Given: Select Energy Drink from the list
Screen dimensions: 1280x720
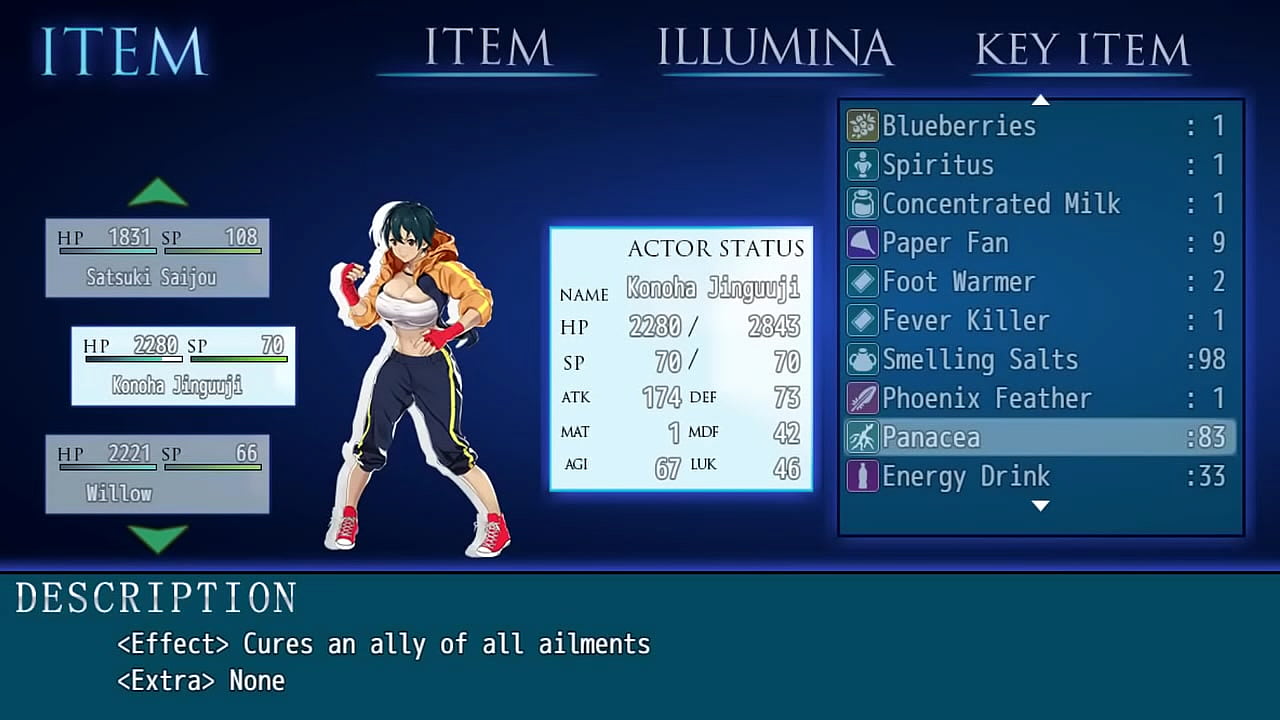Looking at the screenshot, I should point(1040,477).
